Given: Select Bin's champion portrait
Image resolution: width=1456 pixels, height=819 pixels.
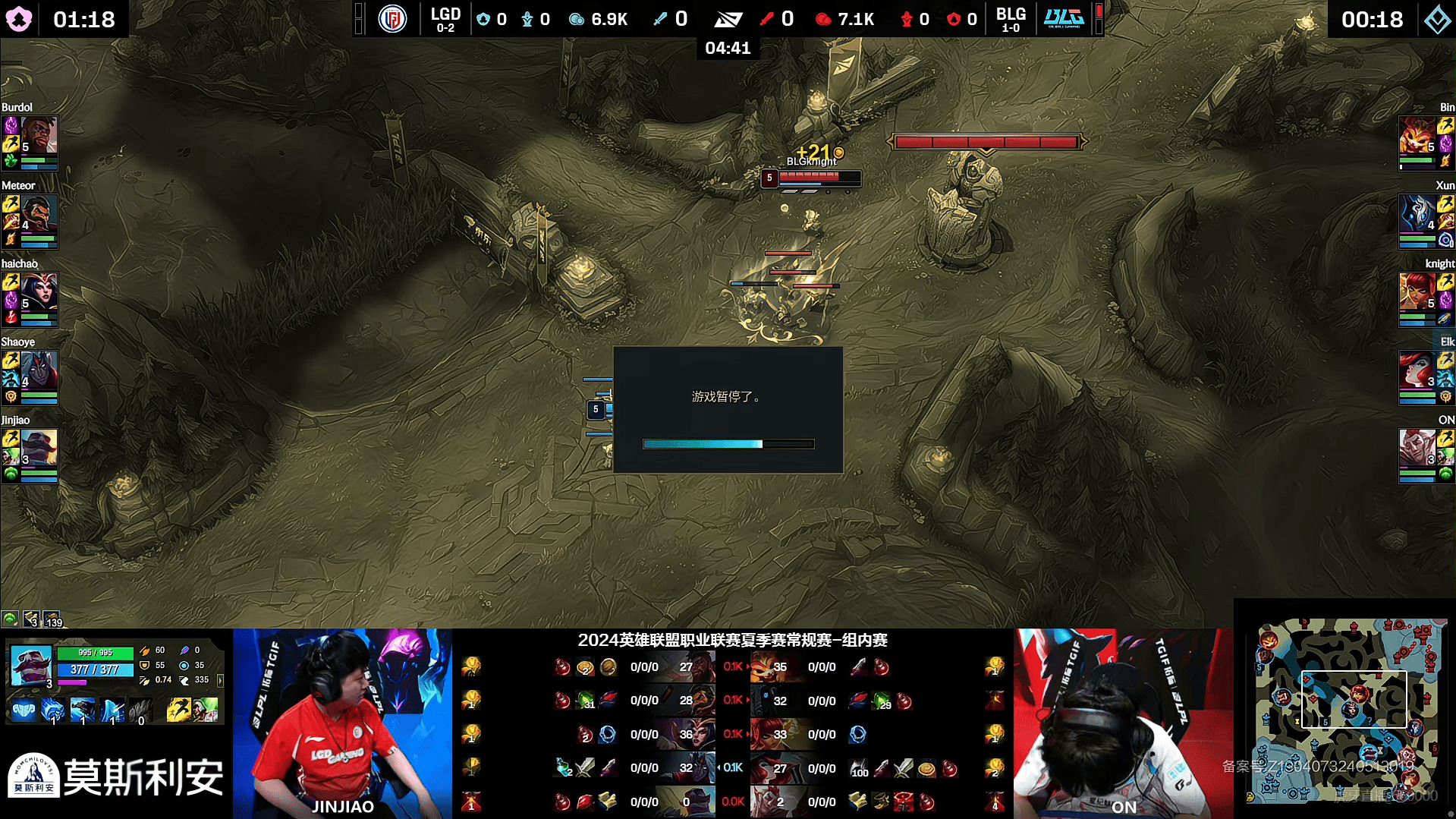Looking at the screenshot, I should 1417,135.
